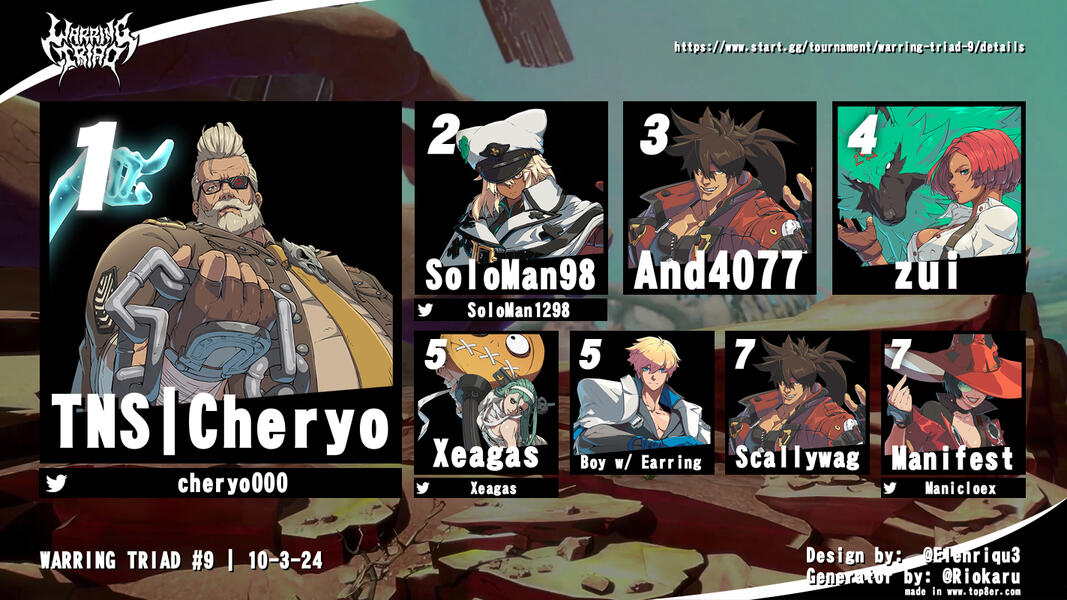Open the Xeagas Twitter handle bar
Image resolution: width=1067 pixels, height=600 pixels.
(486, 488)
